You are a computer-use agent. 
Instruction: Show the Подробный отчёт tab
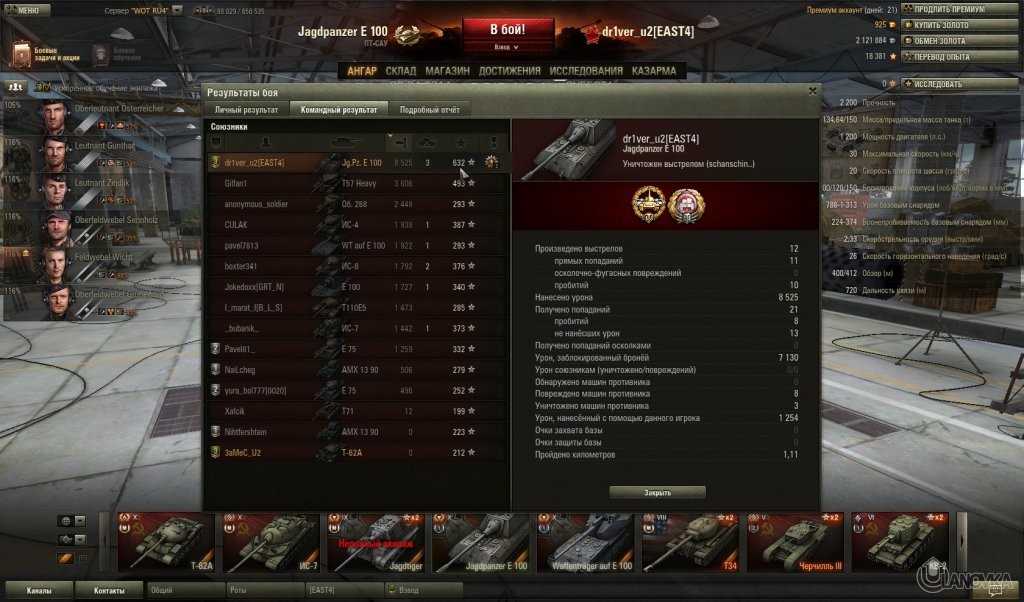click(429, 109)
